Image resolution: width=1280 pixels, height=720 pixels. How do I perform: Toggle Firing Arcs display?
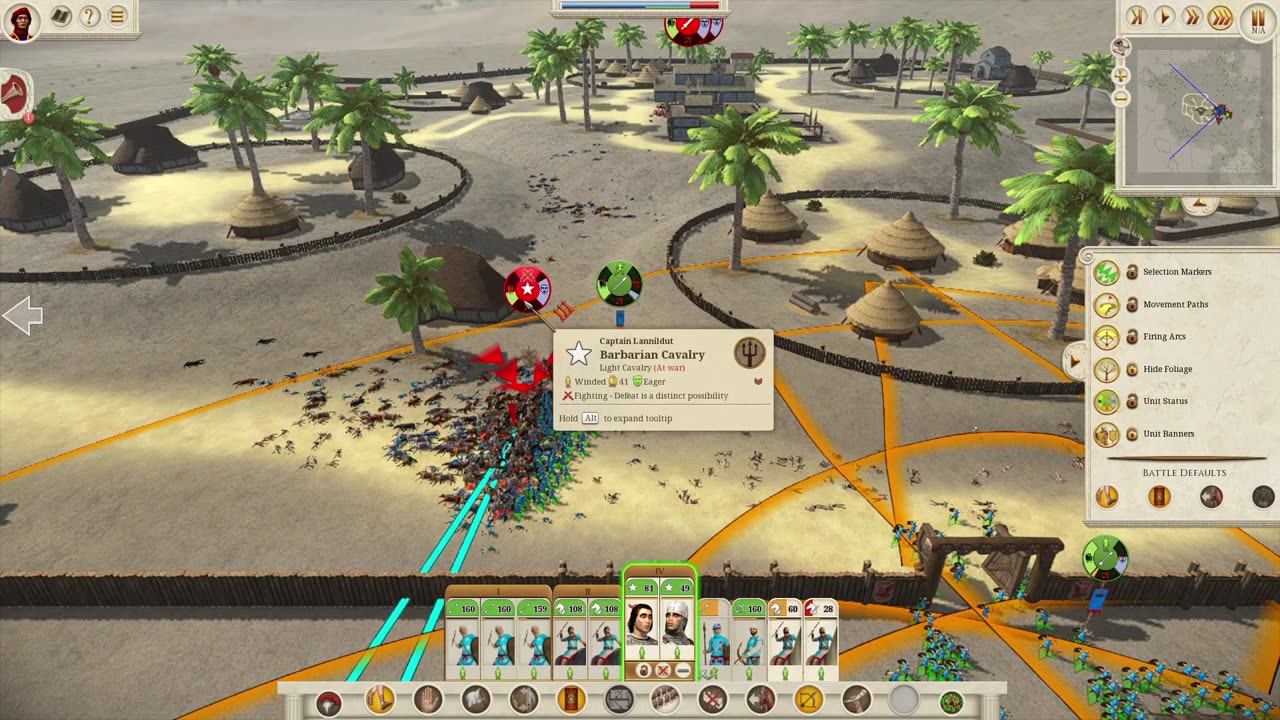[1106, 337]
